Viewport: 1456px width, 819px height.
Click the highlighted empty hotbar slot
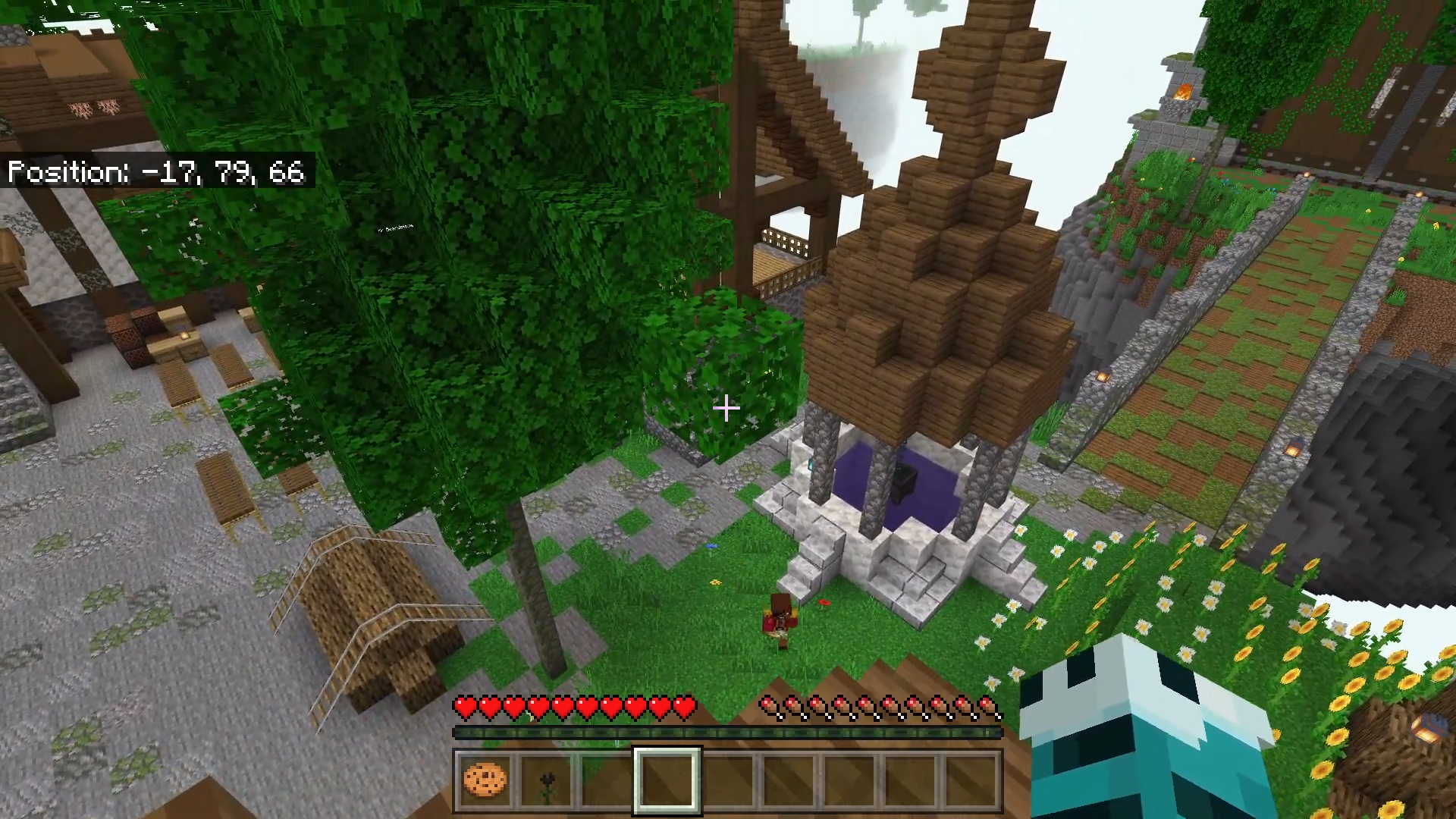[x=667, y=780]
